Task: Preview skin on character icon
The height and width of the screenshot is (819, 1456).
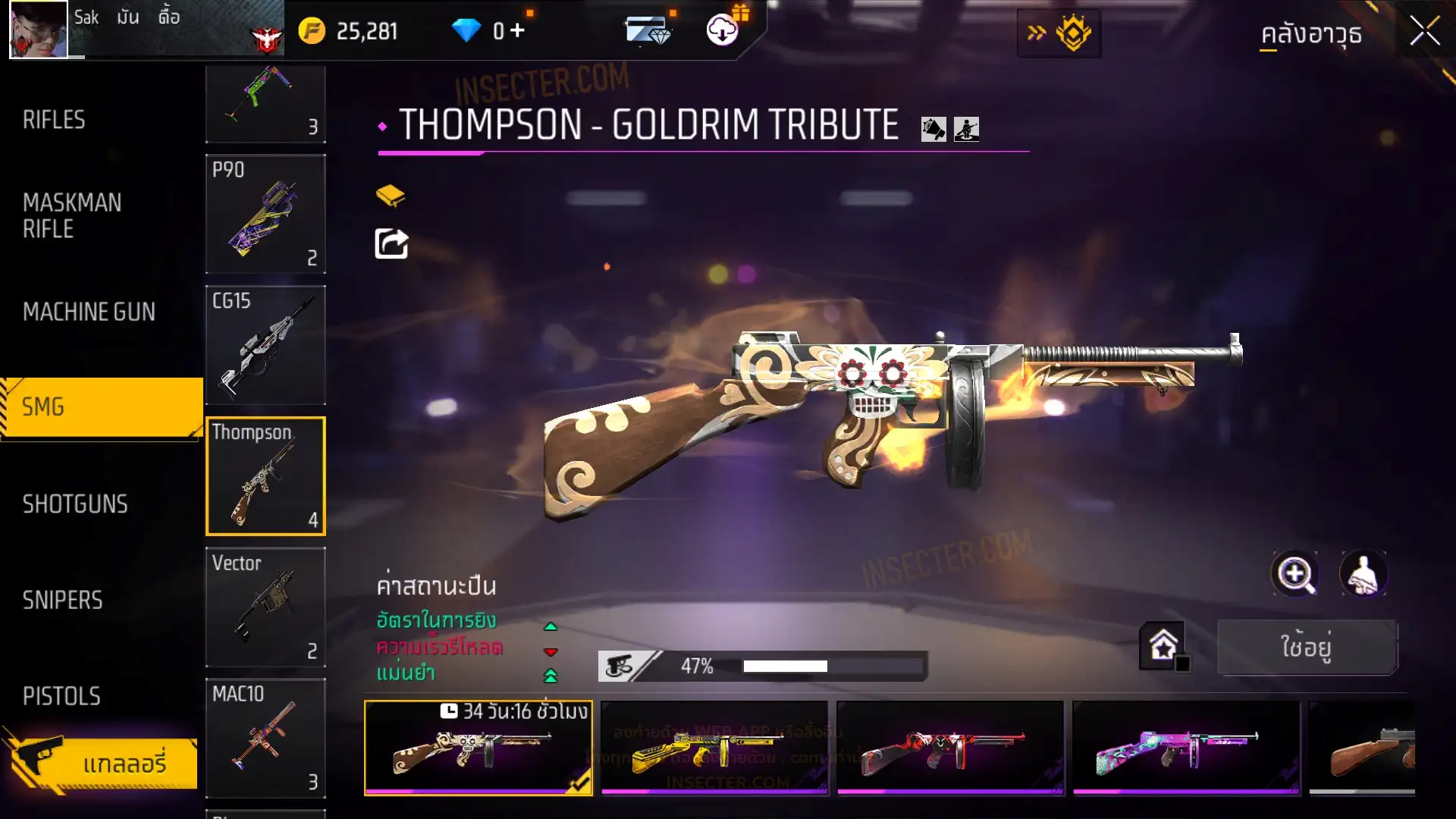Action: click(1363, 574)
